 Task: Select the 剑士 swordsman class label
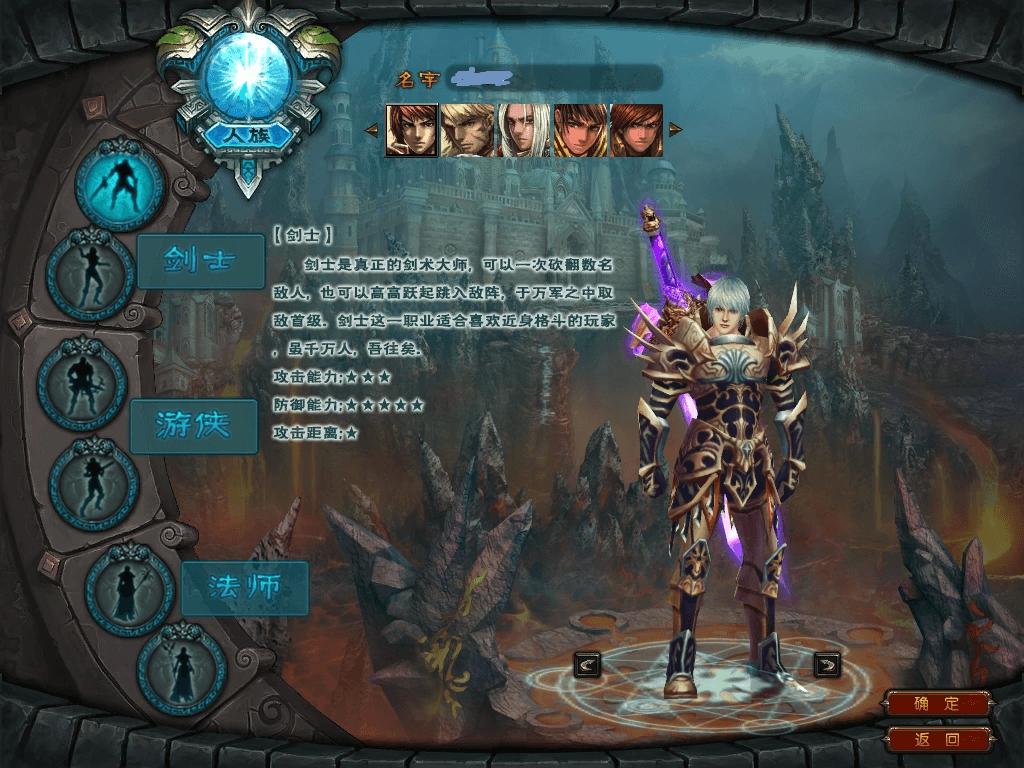tap(200, 262)
